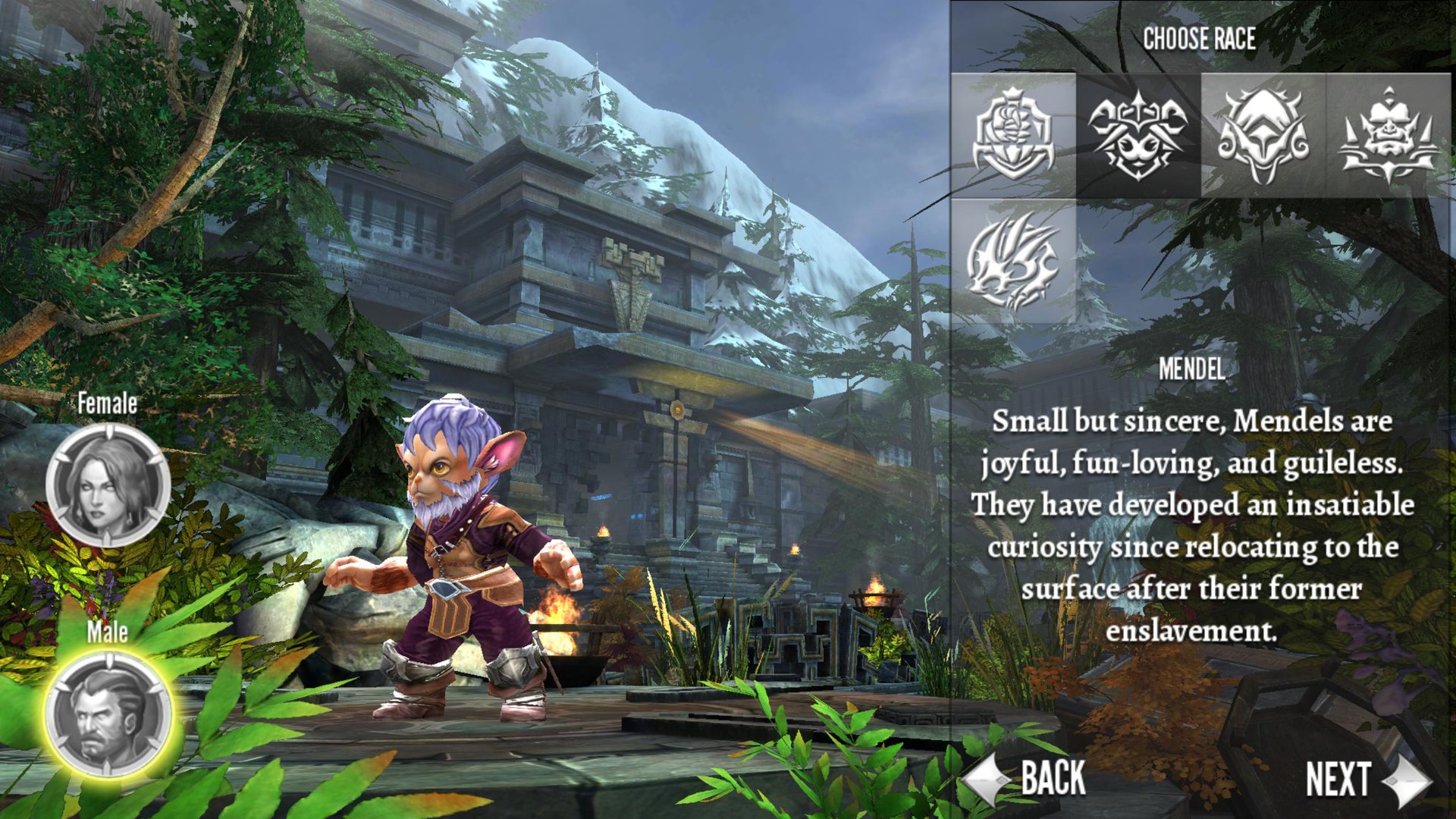
Task: Choose the Male gender portrait
Action: point(108,714)
